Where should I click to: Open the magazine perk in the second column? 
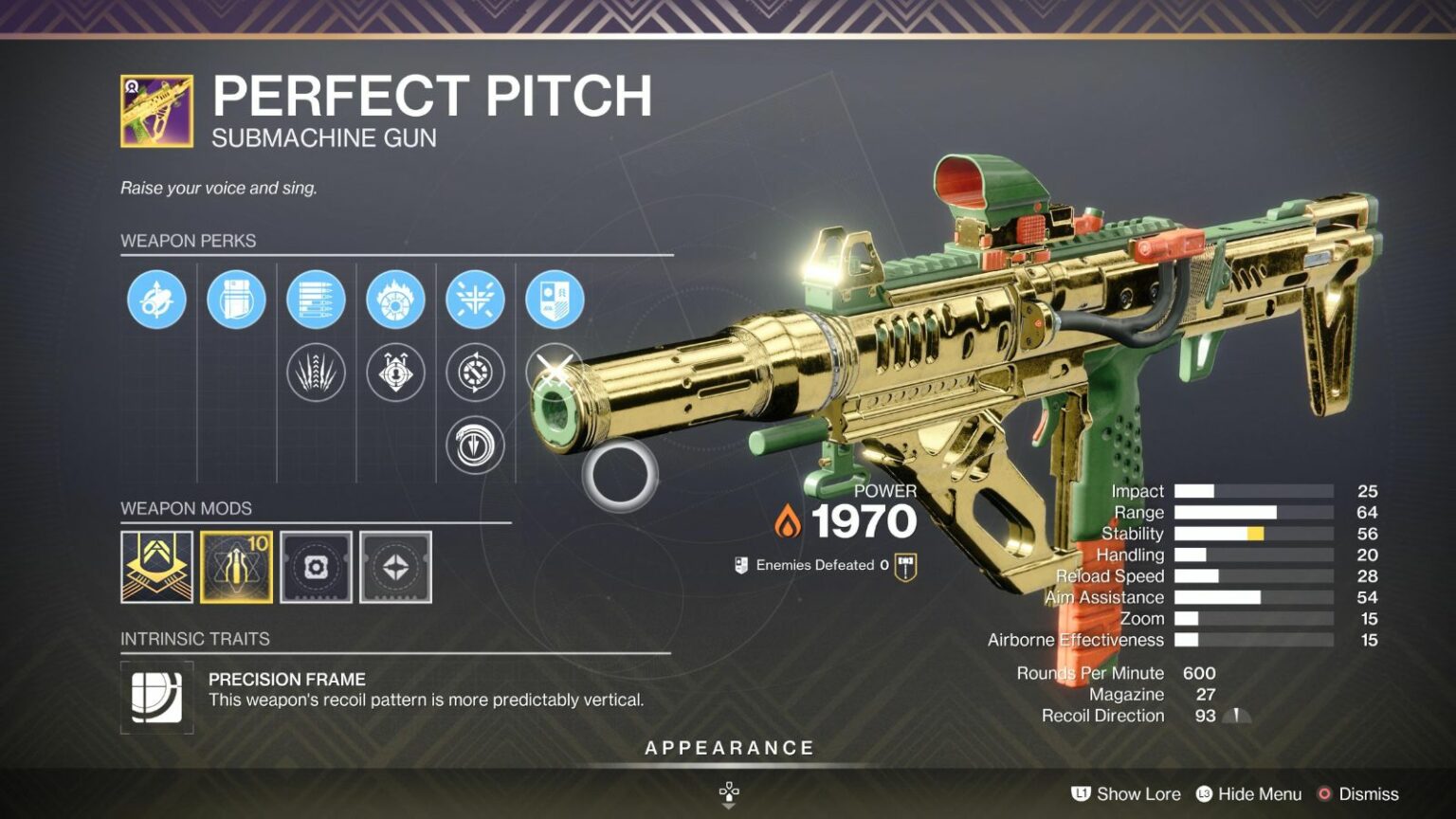point(237,297)
